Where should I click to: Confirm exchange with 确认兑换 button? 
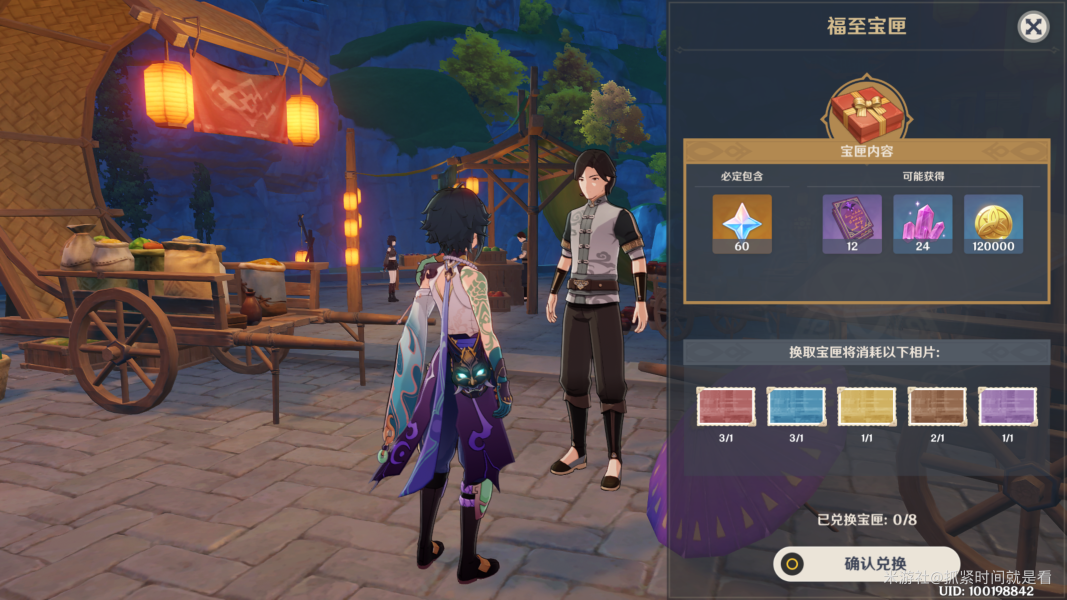click(x=866, y=564)
